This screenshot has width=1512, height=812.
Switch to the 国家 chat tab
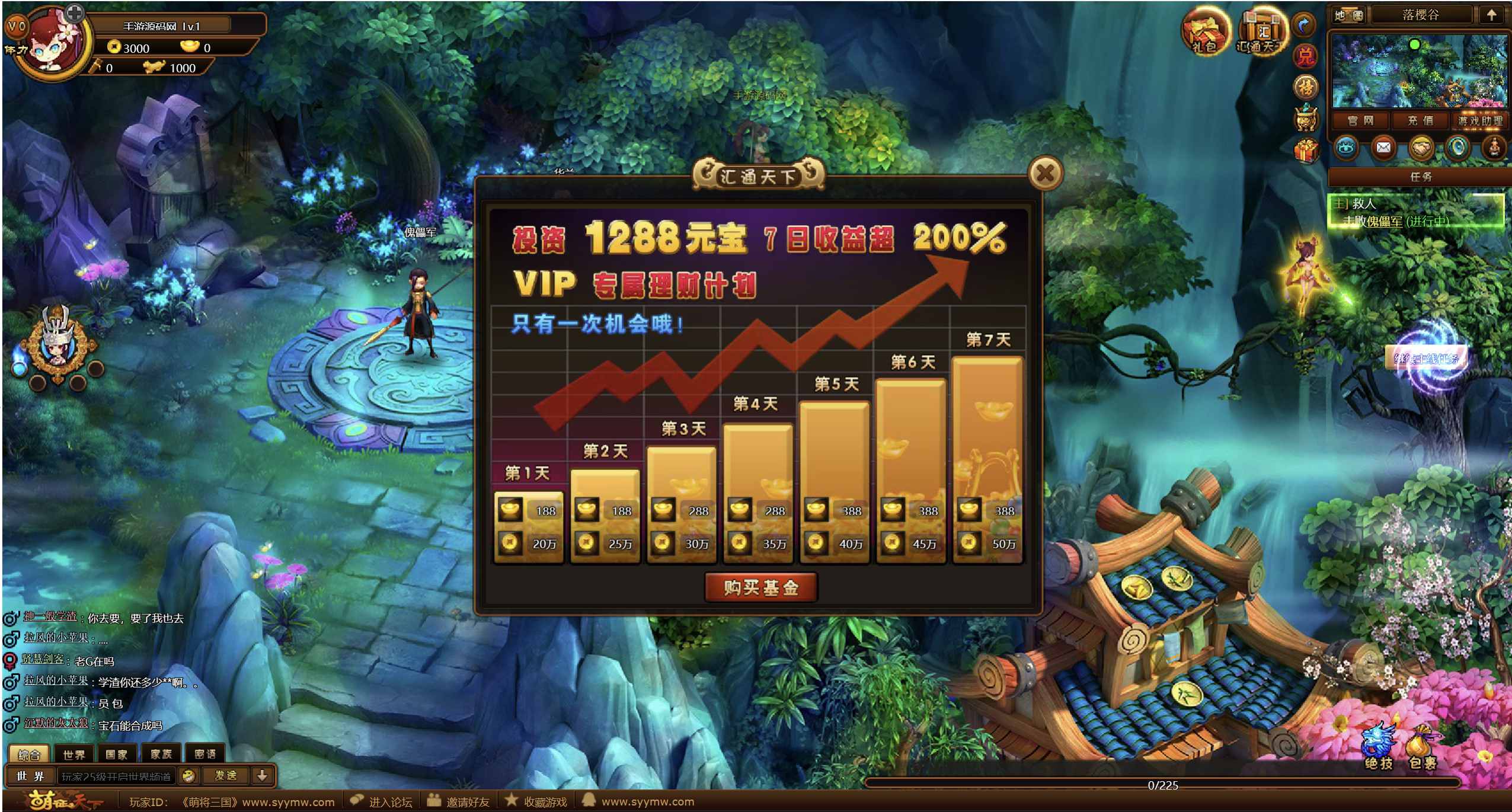pyautogui.click(x=116, y=754)
